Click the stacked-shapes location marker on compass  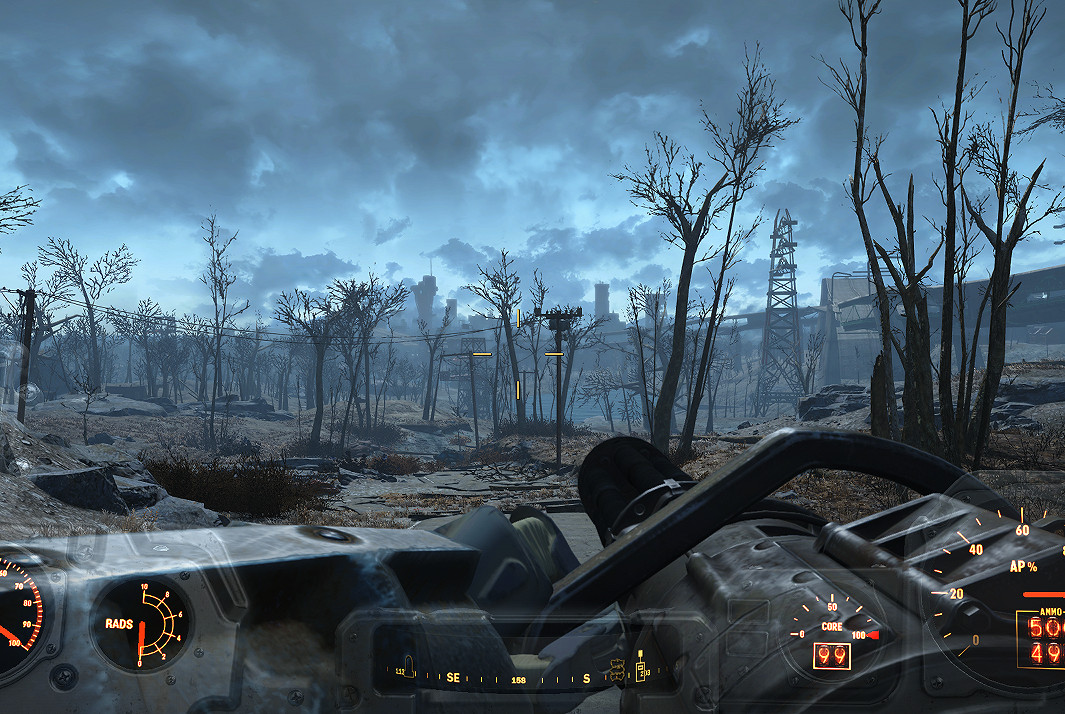[x=618, y=669]
